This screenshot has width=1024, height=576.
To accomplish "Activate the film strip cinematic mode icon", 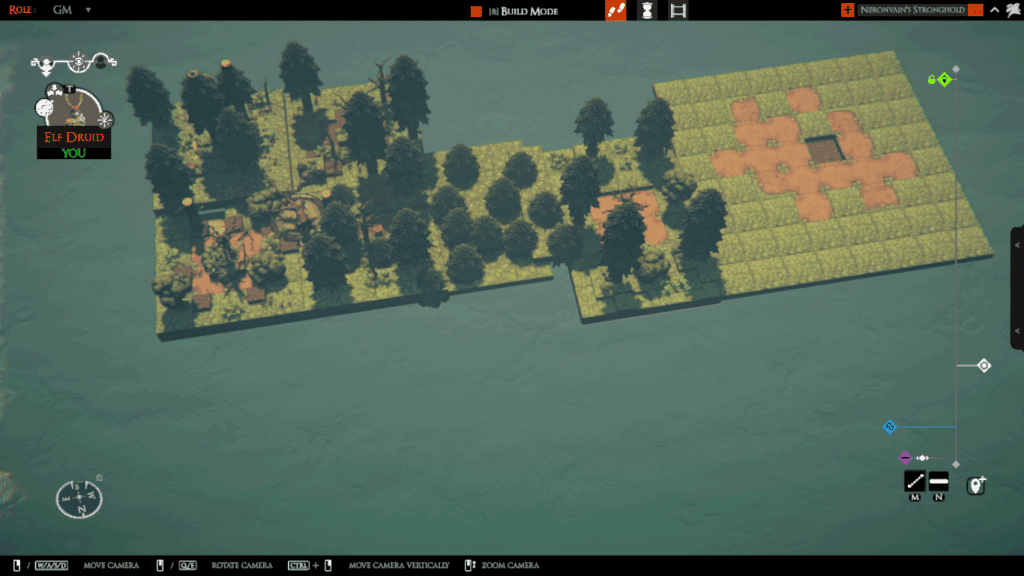I will (678, 10).
